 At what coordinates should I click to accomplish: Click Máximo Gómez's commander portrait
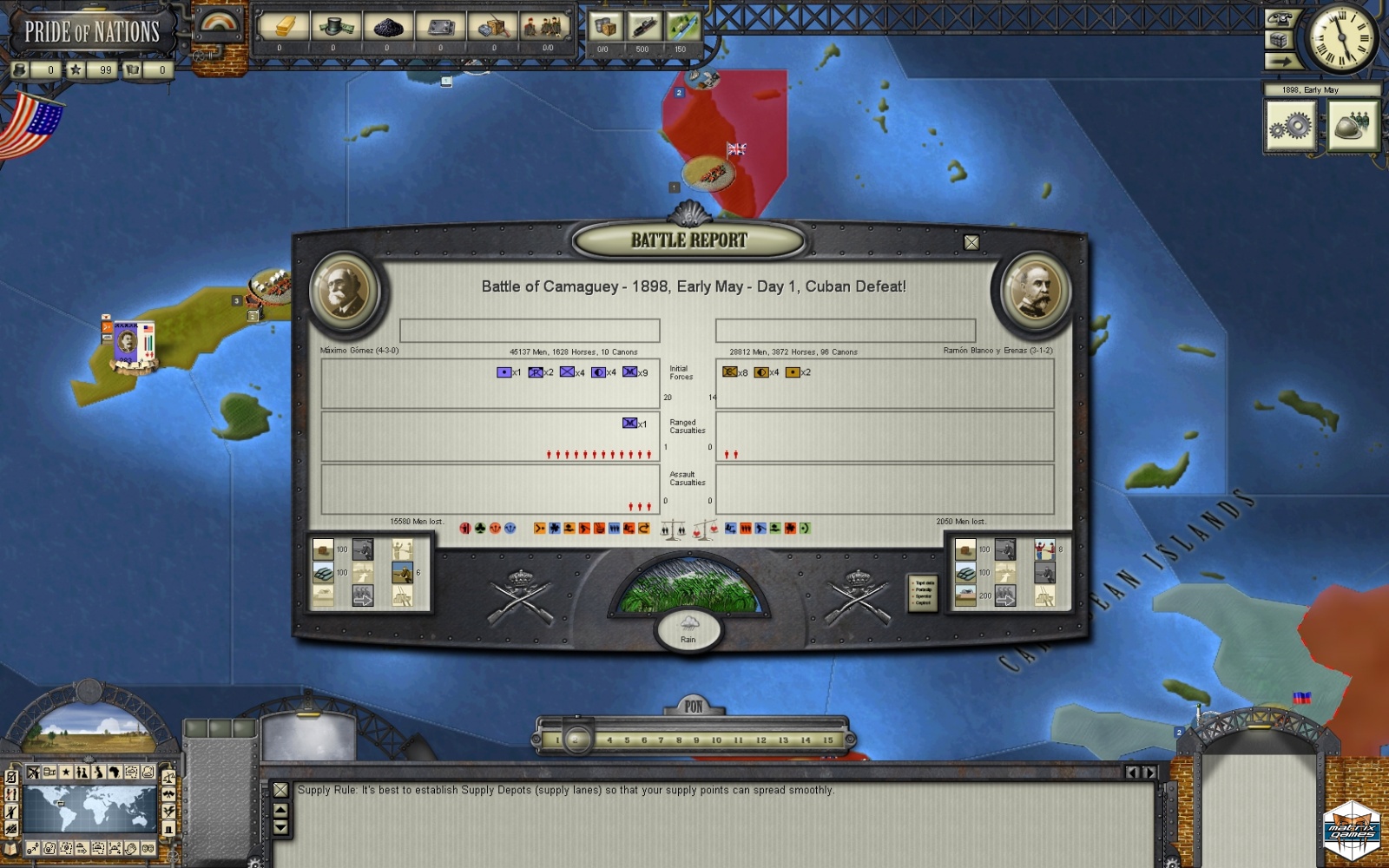[344, 290]
